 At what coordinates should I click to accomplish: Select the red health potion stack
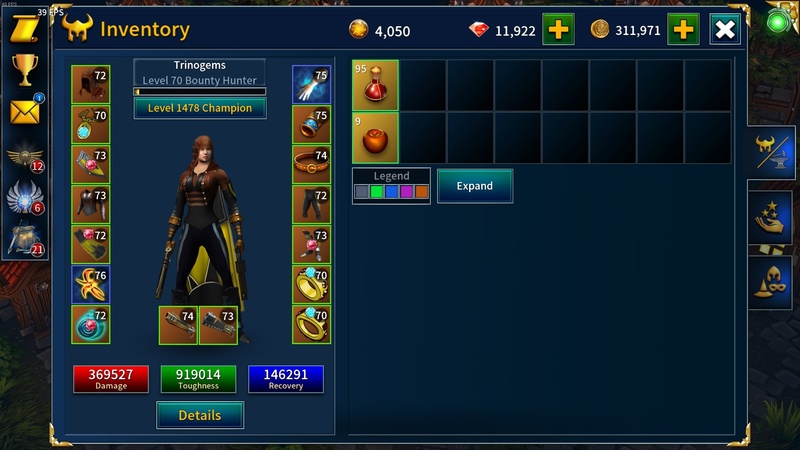point(375,84)
